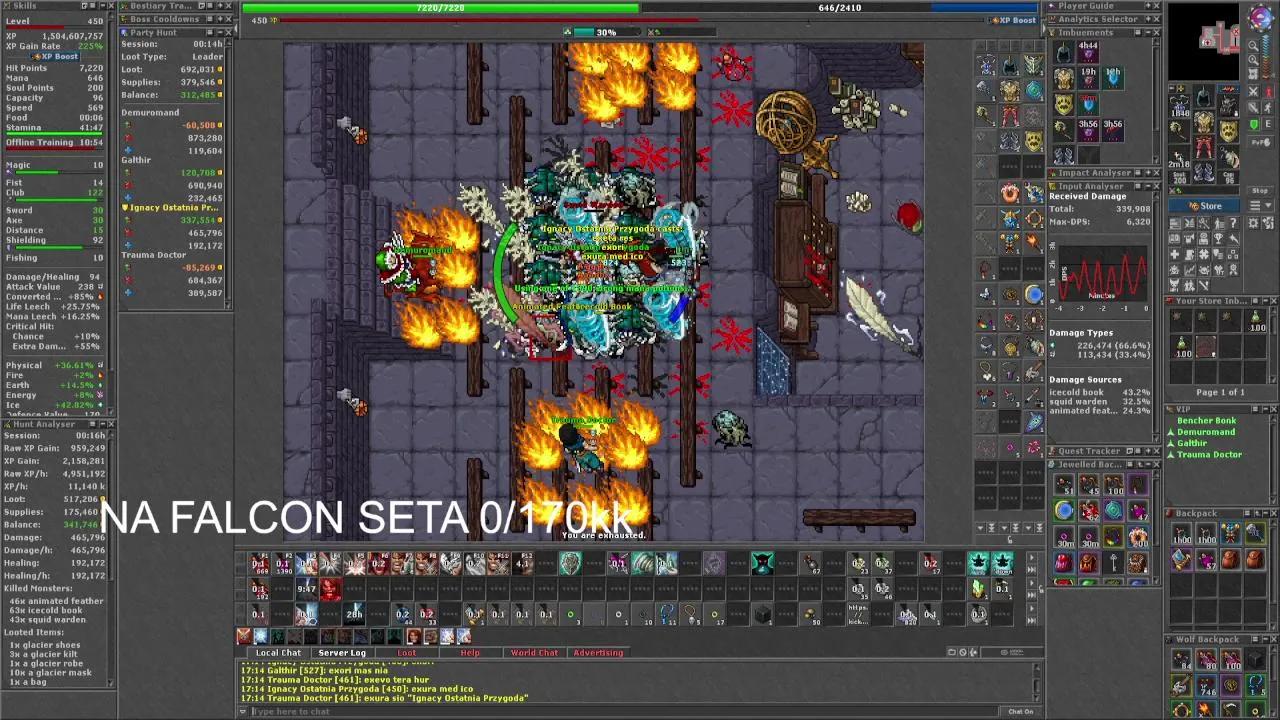1280x720 pixels.
Task: Zoom out on the minimap
Action: tap(1255, 59)
